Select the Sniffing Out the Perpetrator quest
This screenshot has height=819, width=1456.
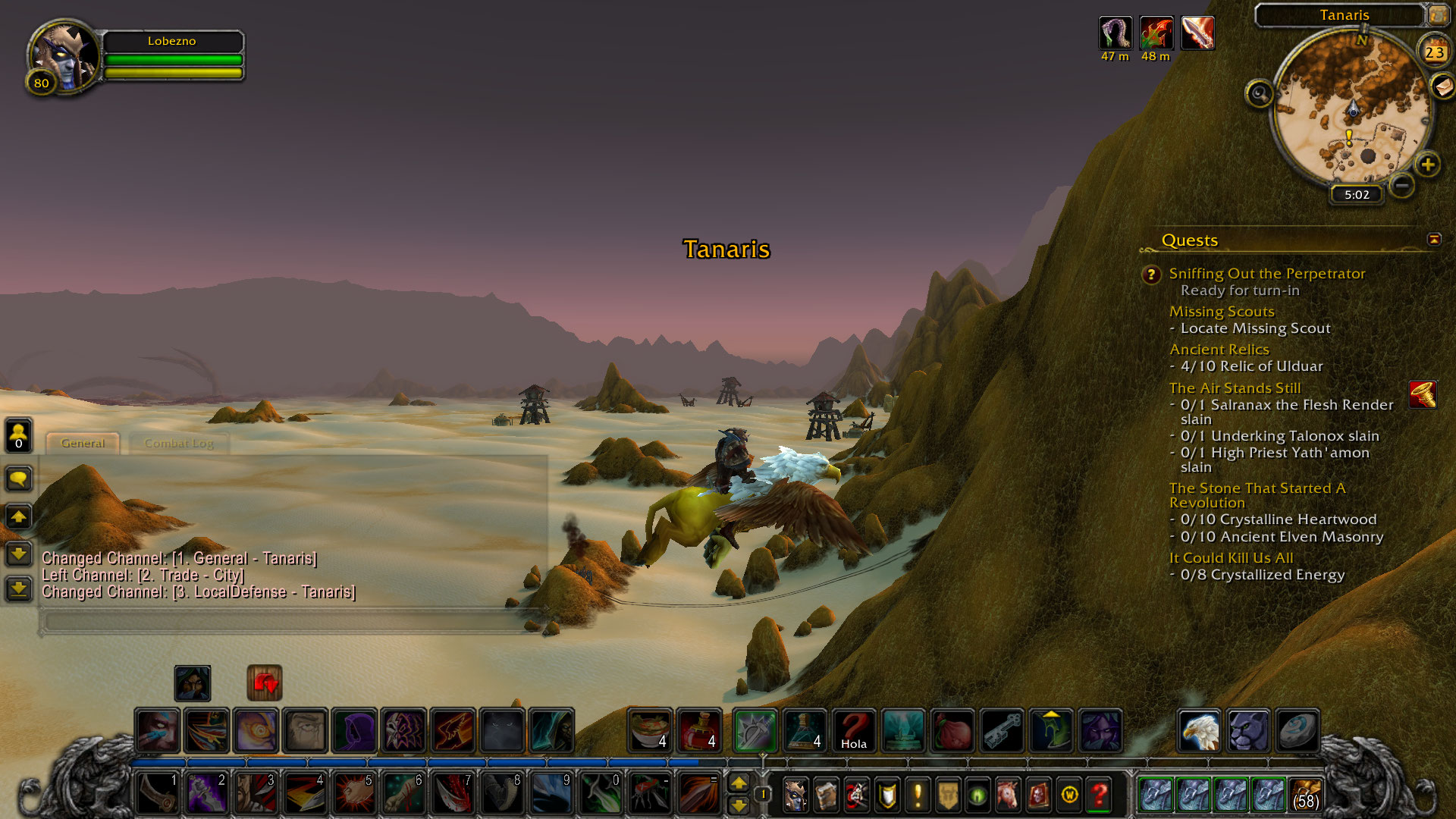pos(1266,274)
